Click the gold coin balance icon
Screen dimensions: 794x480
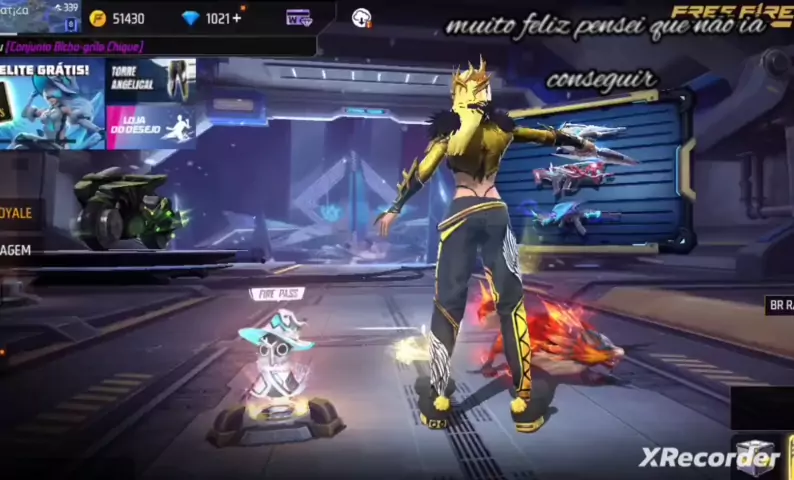pos(98,18)
